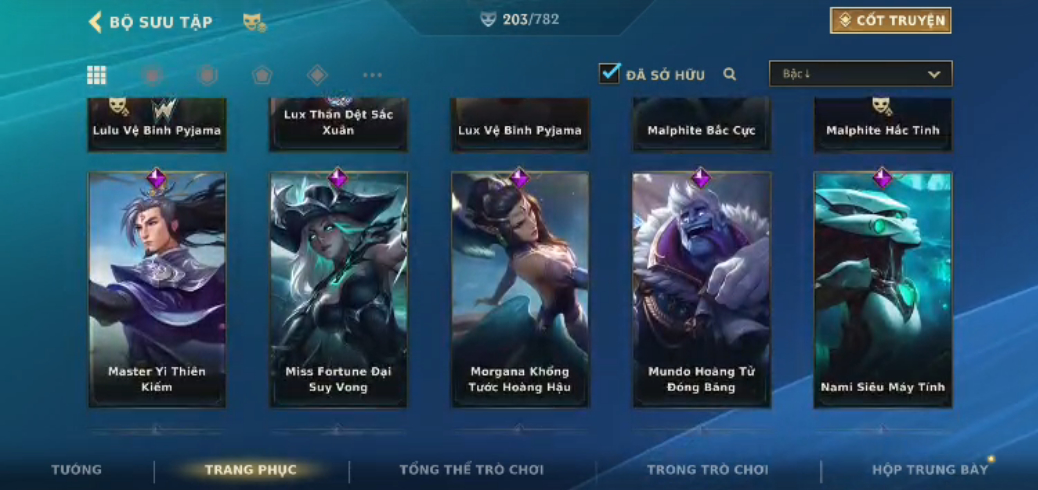Click the theater masks icon beside title
Screen dimensions: 1038x490
pos(254,22)
